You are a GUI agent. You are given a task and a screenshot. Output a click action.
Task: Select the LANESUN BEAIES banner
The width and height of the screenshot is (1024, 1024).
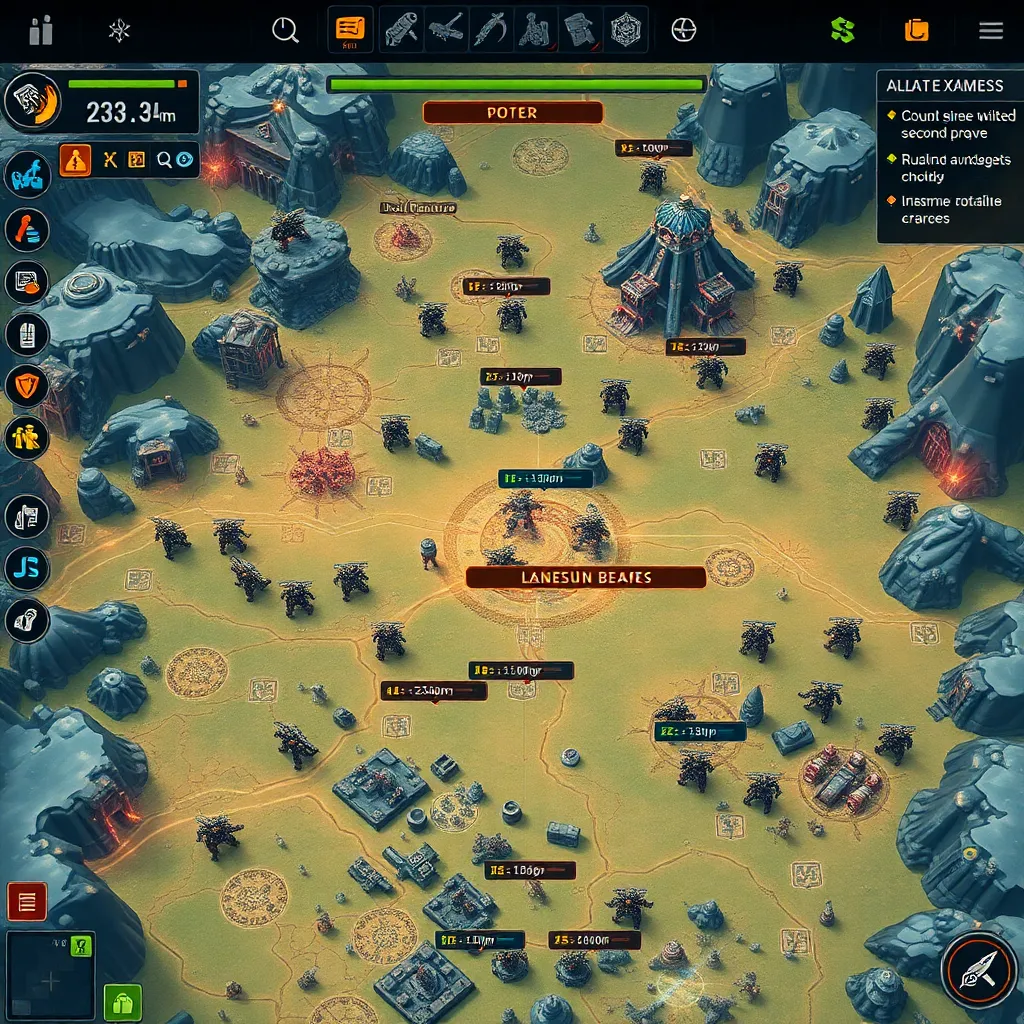tap(586, 577)
